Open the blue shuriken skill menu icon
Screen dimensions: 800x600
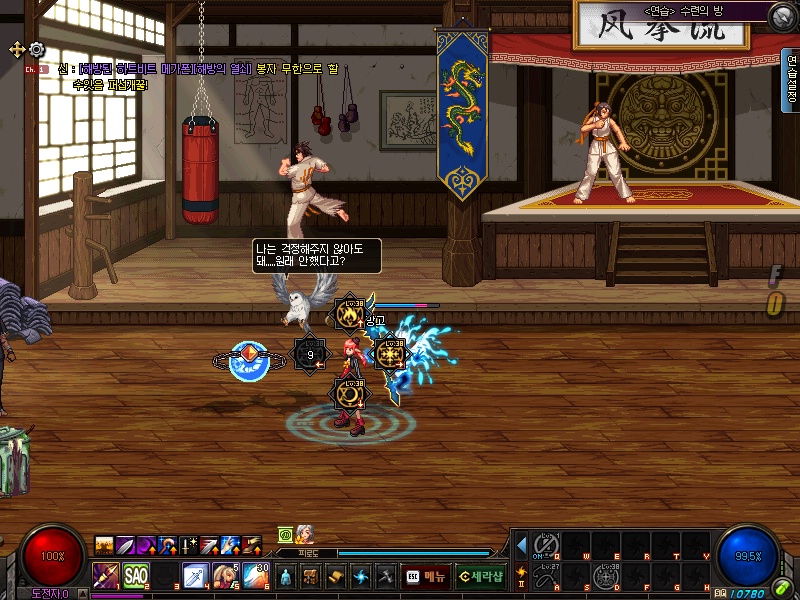pyautogui.click(x=360, y=577)
